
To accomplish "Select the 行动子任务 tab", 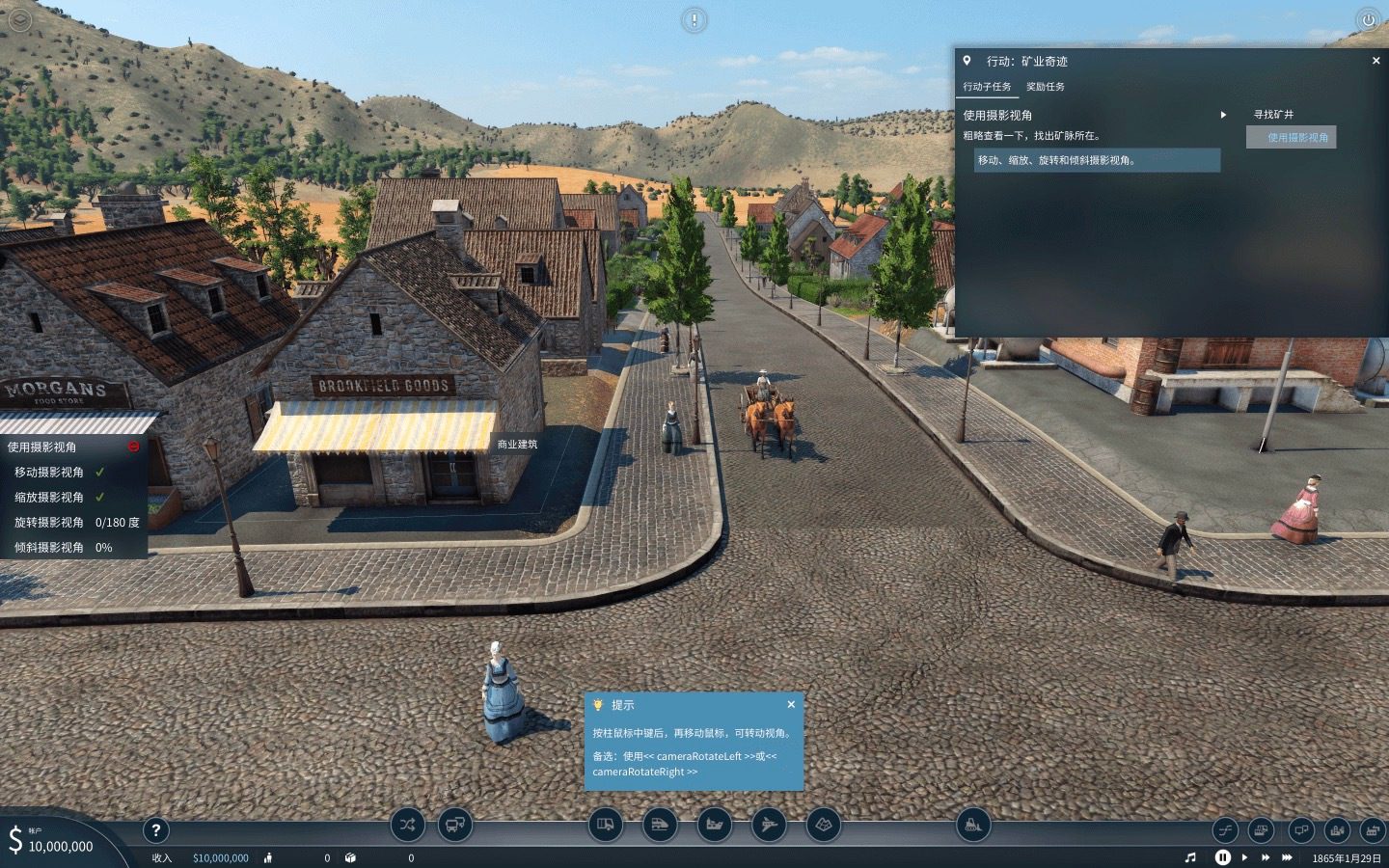I will [x=987, y=87].
